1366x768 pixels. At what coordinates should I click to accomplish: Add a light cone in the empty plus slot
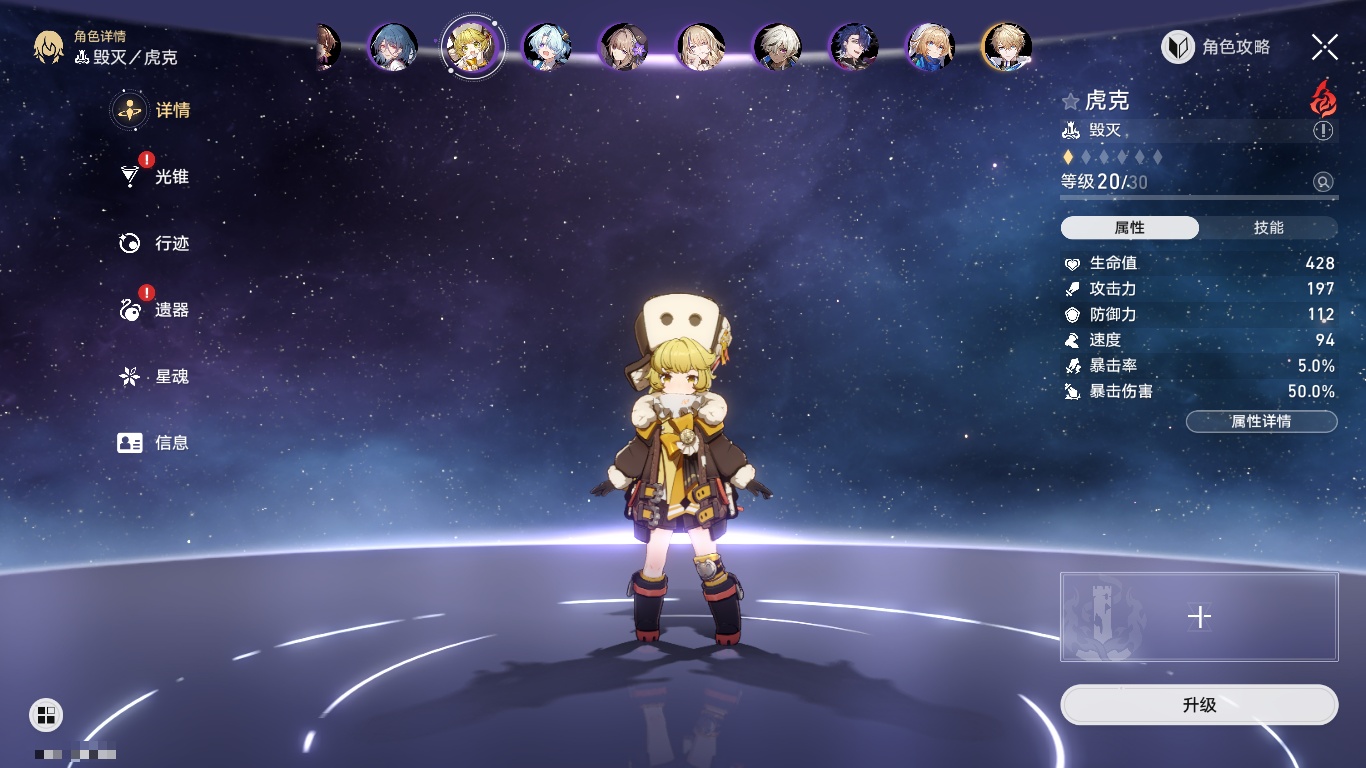1199,617
